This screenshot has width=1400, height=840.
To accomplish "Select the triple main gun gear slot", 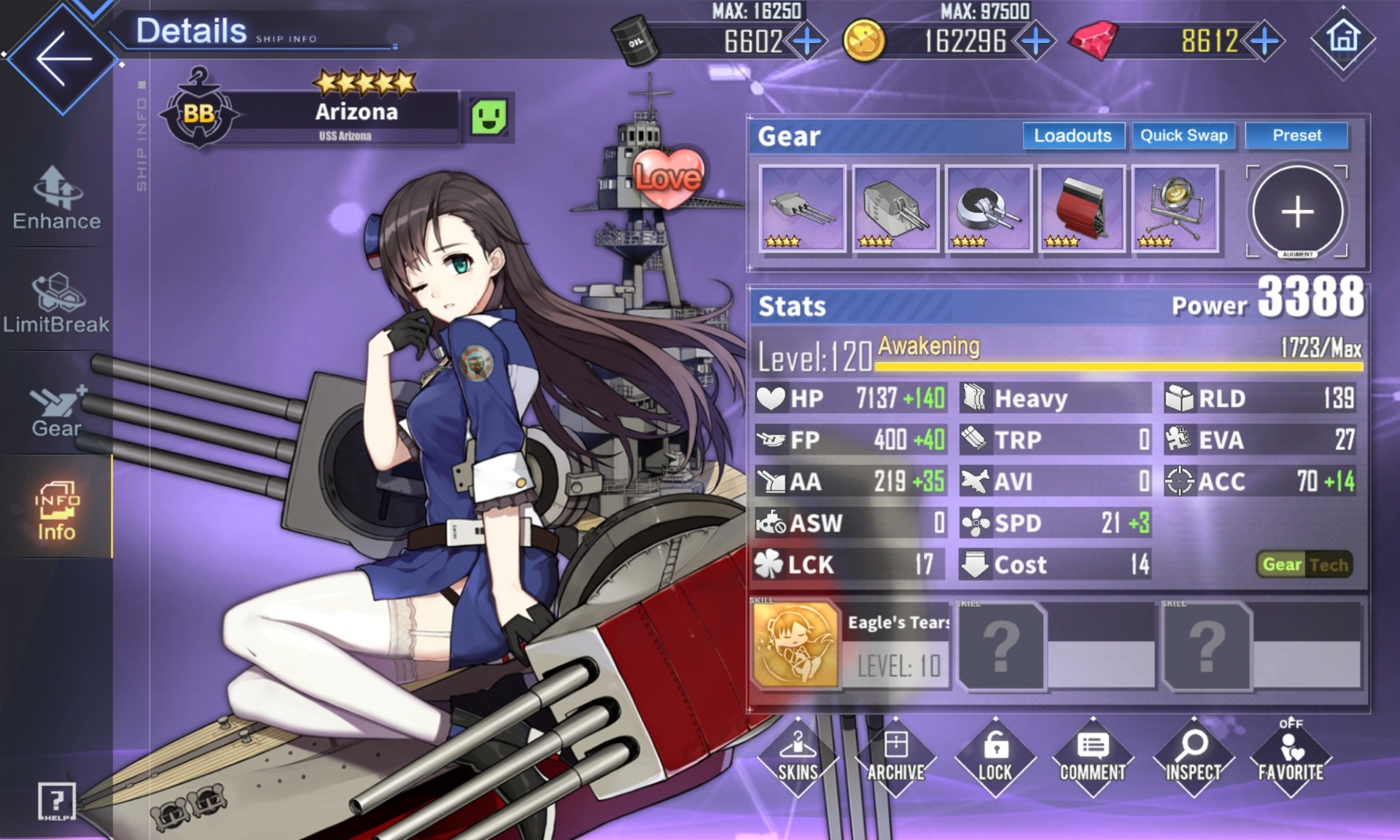I will pyautogui.click(x=802, y=209).
